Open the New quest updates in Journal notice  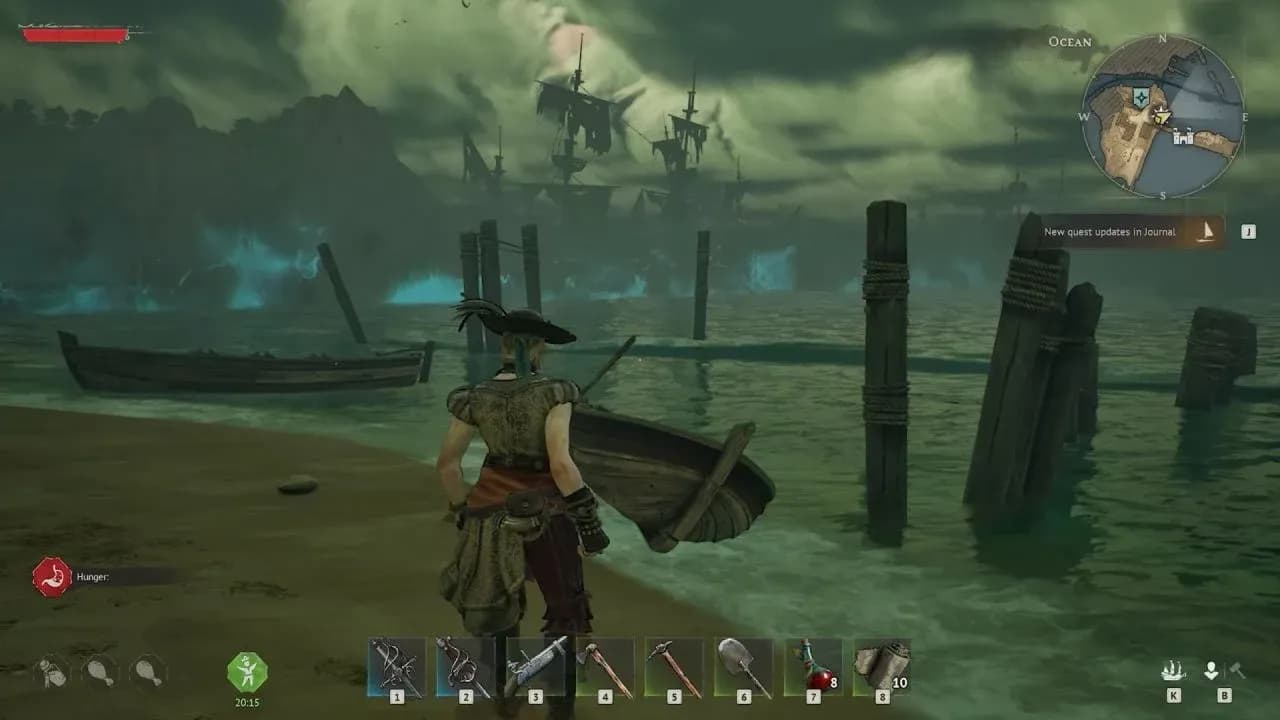(x=1128, y=232)
